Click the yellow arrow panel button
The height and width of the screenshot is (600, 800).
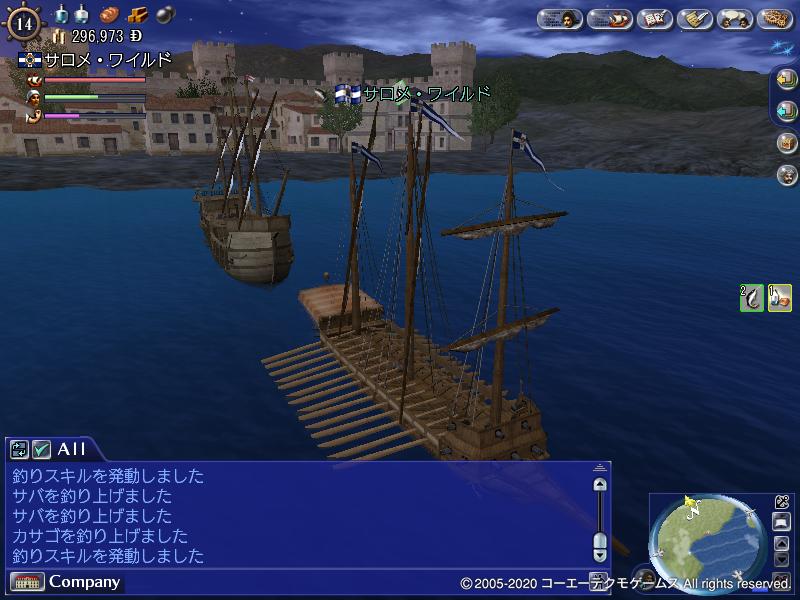point(787,79)
